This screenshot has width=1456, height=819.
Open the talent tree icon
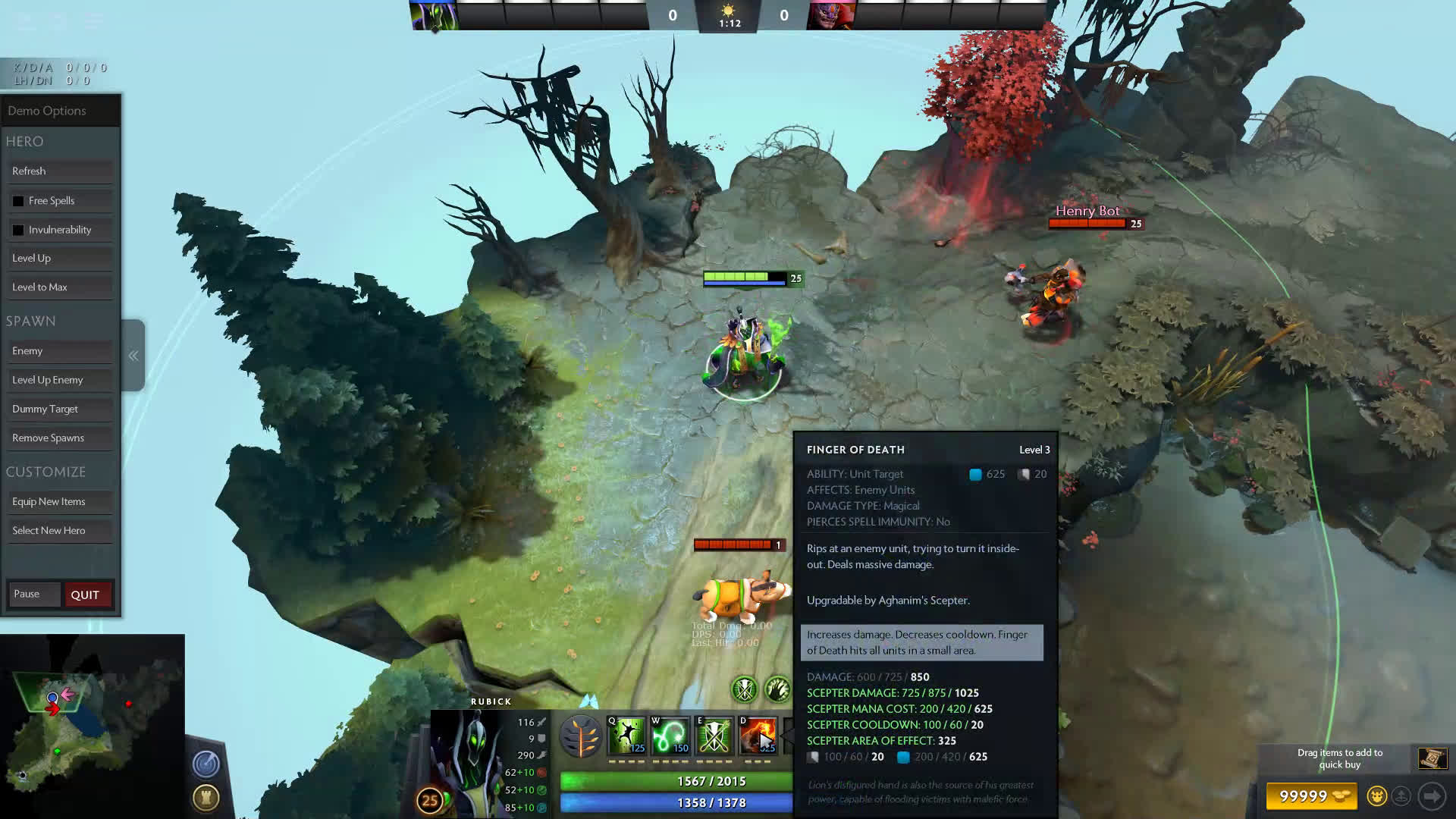pos(581,736)
